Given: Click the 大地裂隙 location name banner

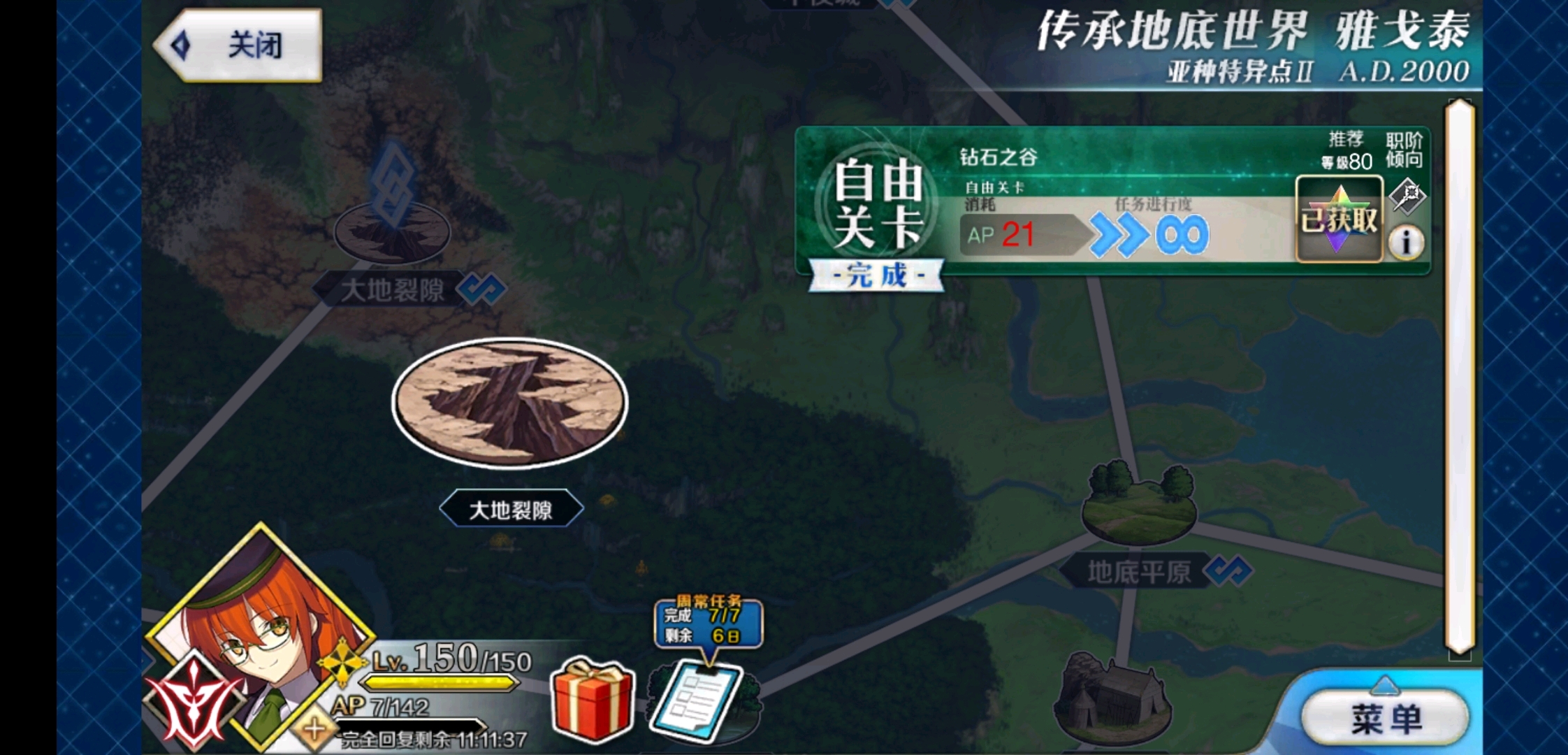Looking at the screenshot, I should click(512, 510).
